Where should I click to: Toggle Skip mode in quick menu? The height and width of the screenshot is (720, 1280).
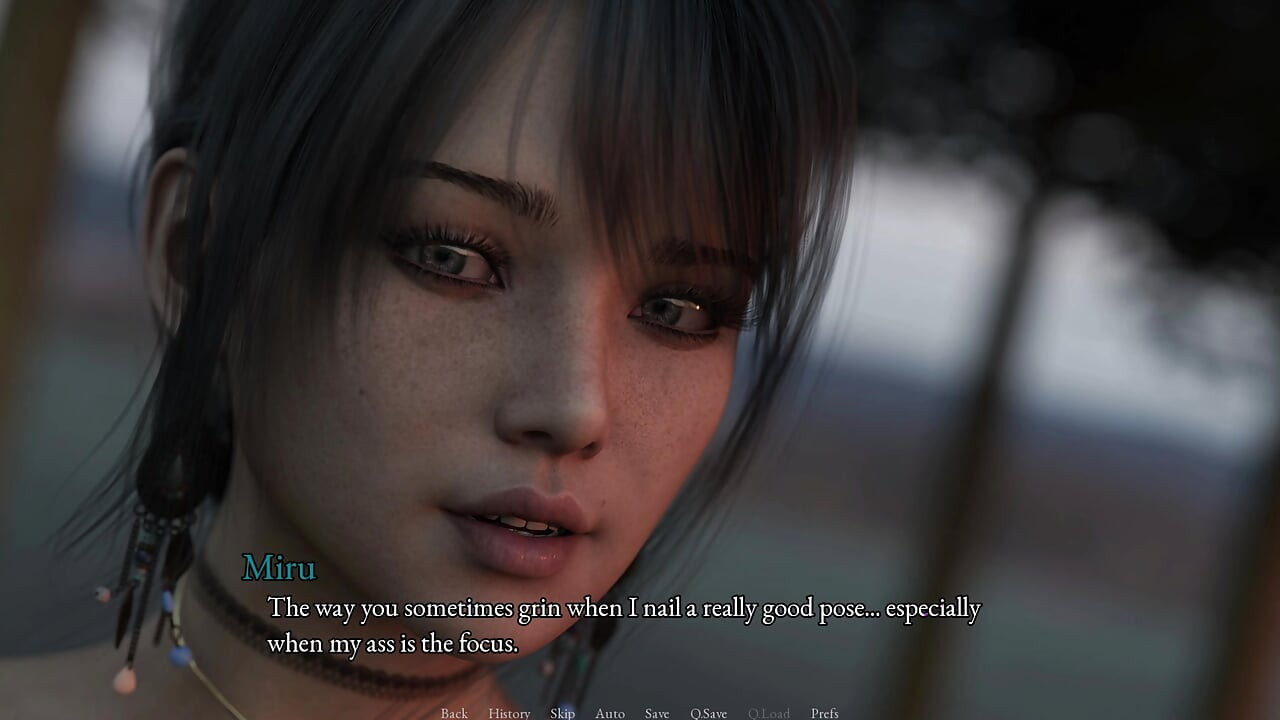[562, 713]
